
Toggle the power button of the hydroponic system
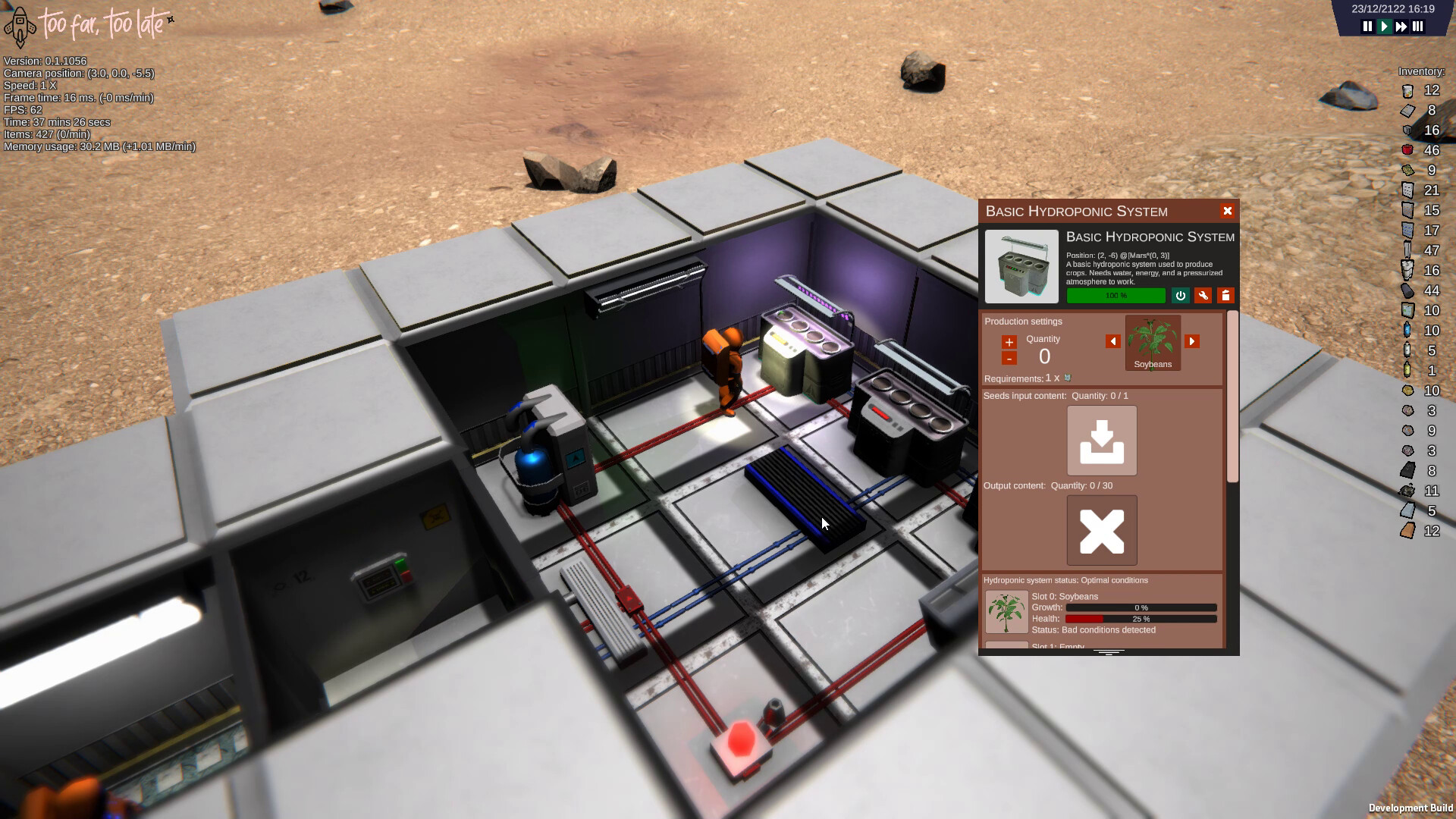coord(1180,296)
